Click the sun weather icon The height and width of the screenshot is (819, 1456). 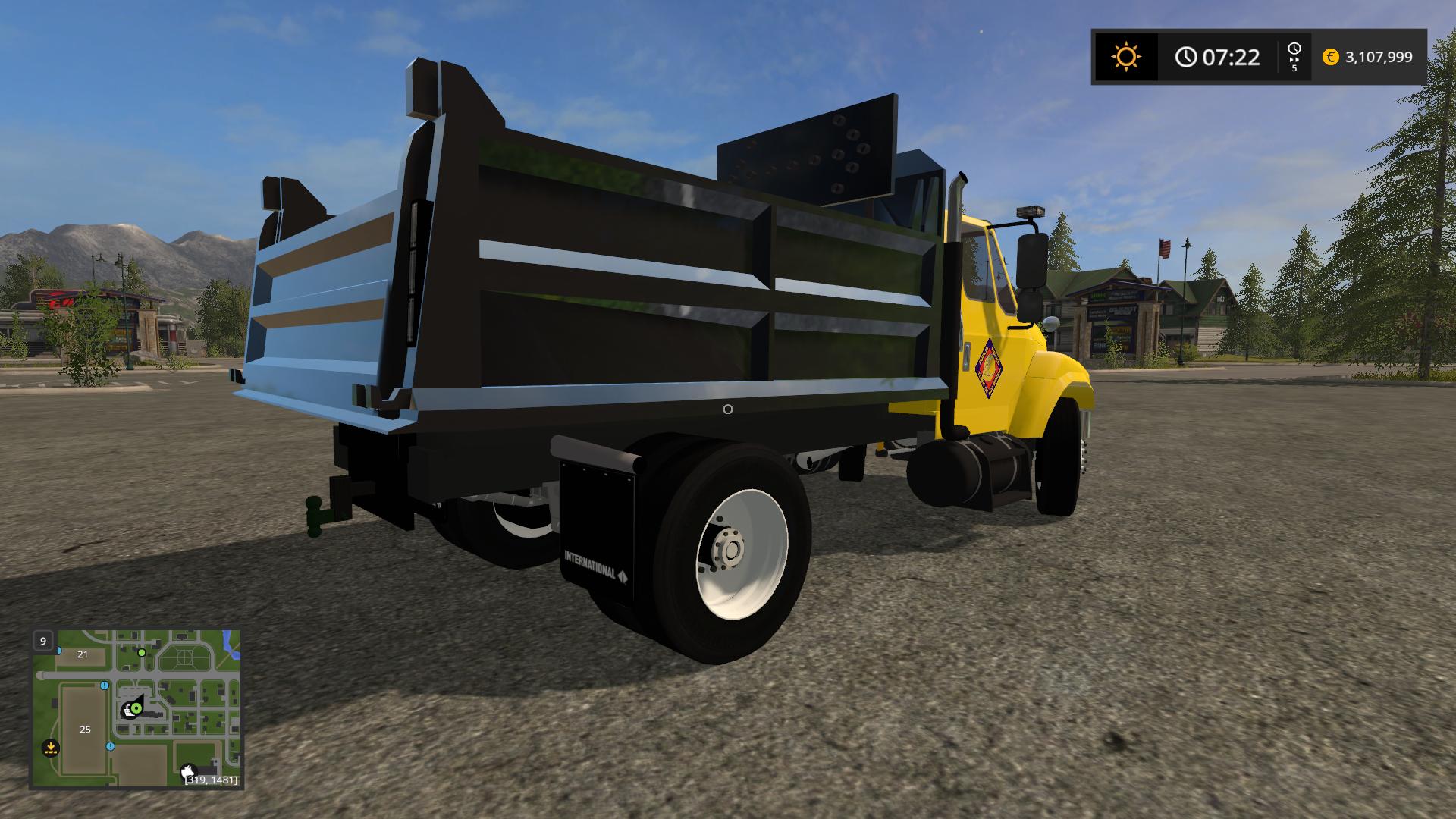1125,57
